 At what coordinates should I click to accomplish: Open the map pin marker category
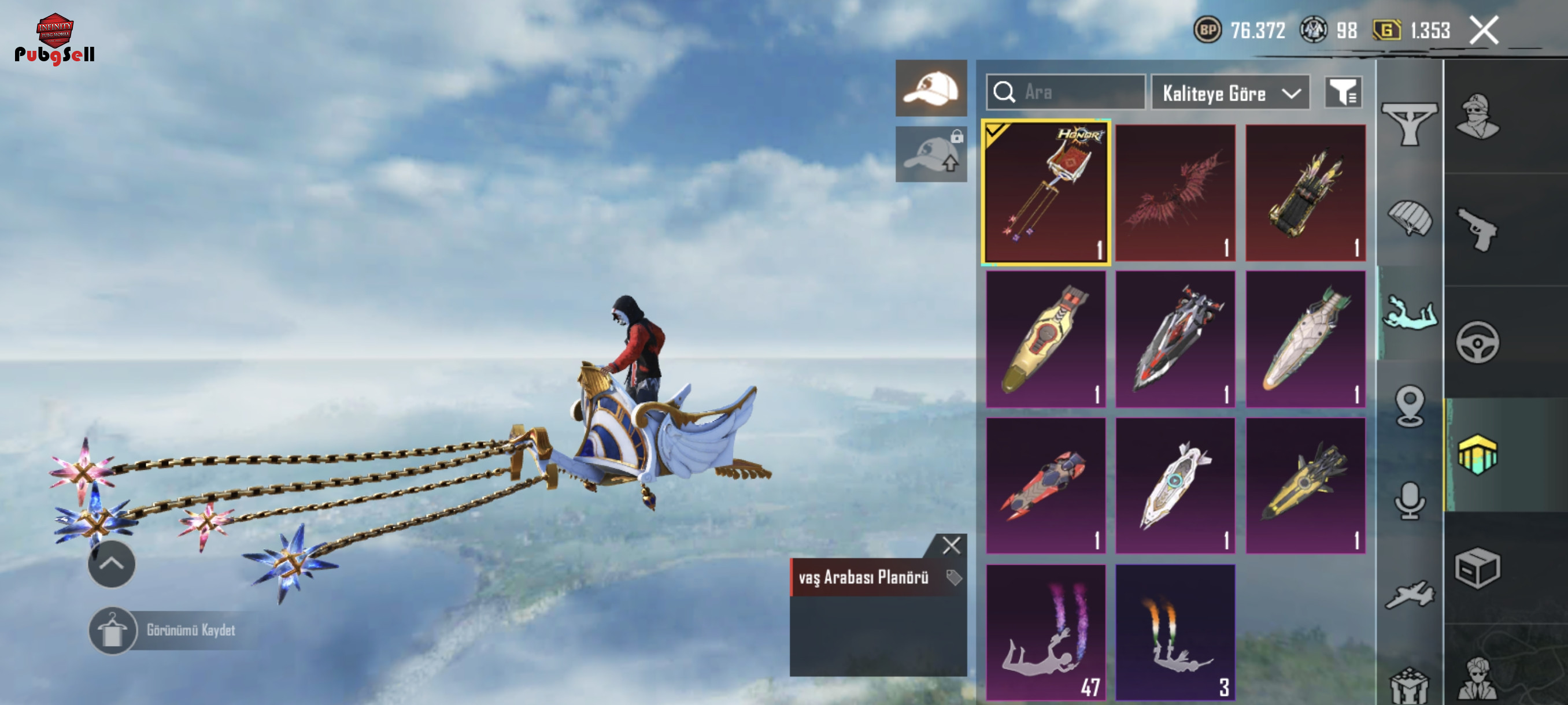[x=1409, y=406]
